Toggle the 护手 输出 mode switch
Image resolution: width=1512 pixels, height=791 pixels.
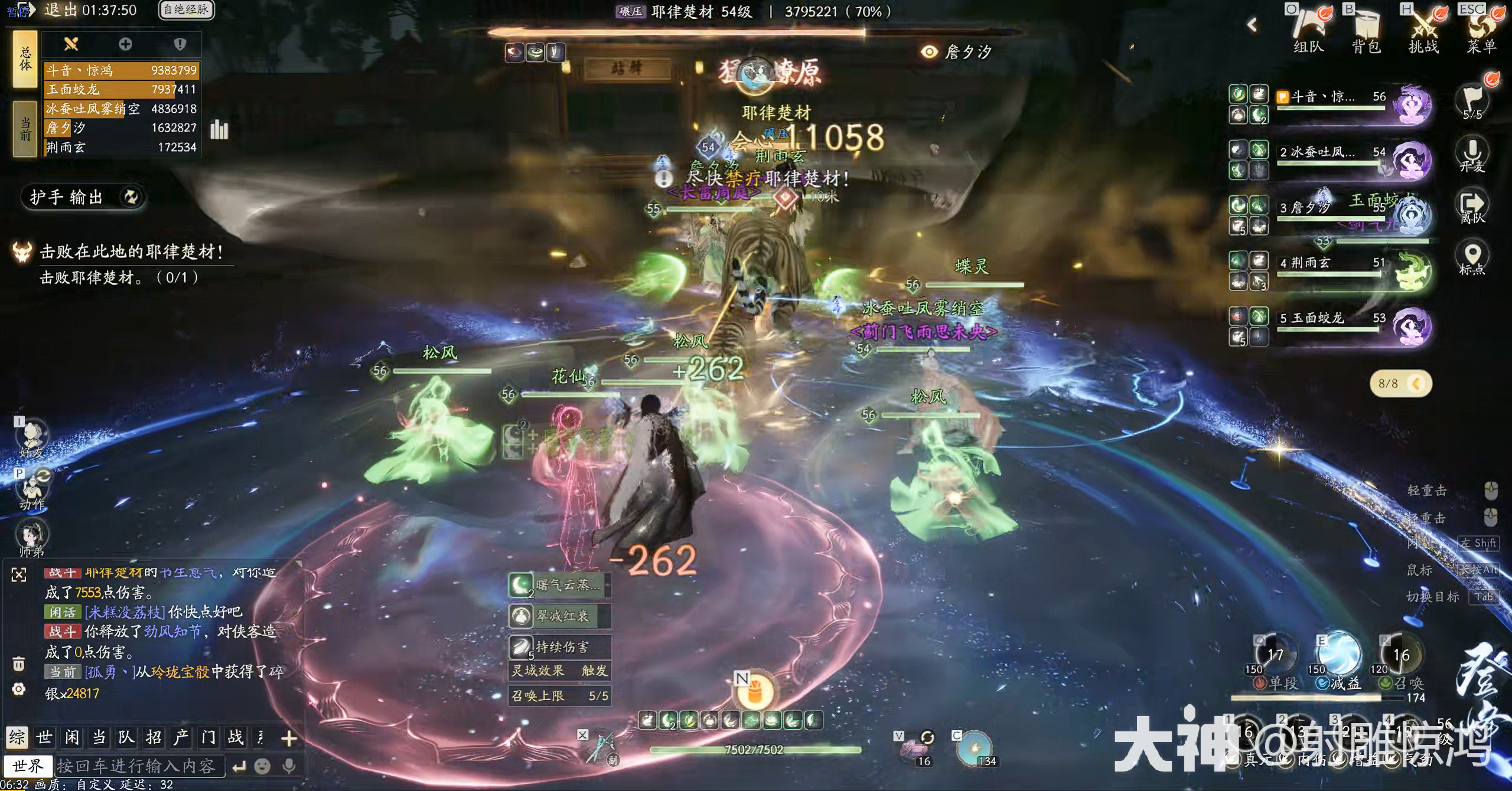(131, 197)
